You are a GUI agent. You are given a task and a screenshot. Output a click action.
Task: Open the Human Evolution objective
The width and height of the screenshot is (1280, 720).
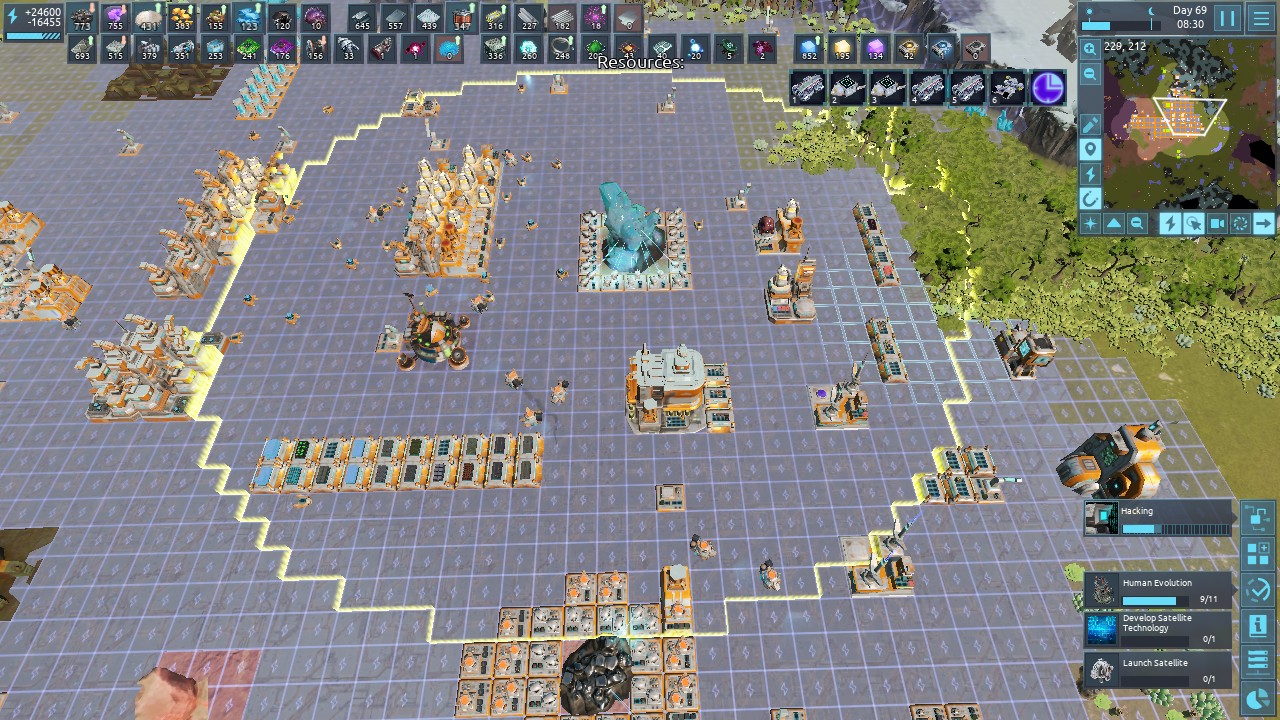[1158, 590]
